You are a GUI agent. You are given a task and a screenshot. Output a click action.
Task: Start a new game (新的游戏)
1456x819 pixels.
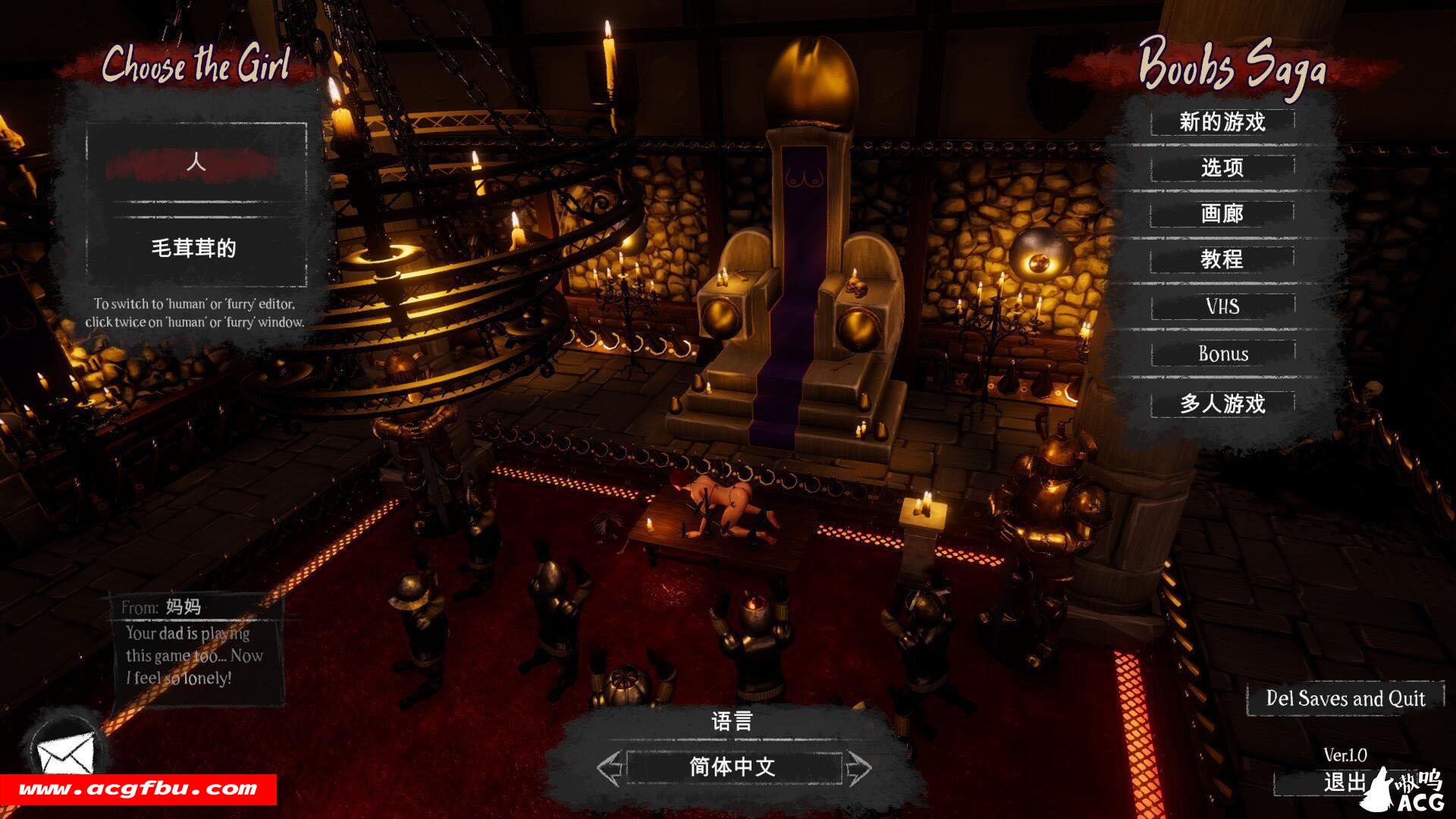pyautogui.click(x=1222, y=122)
